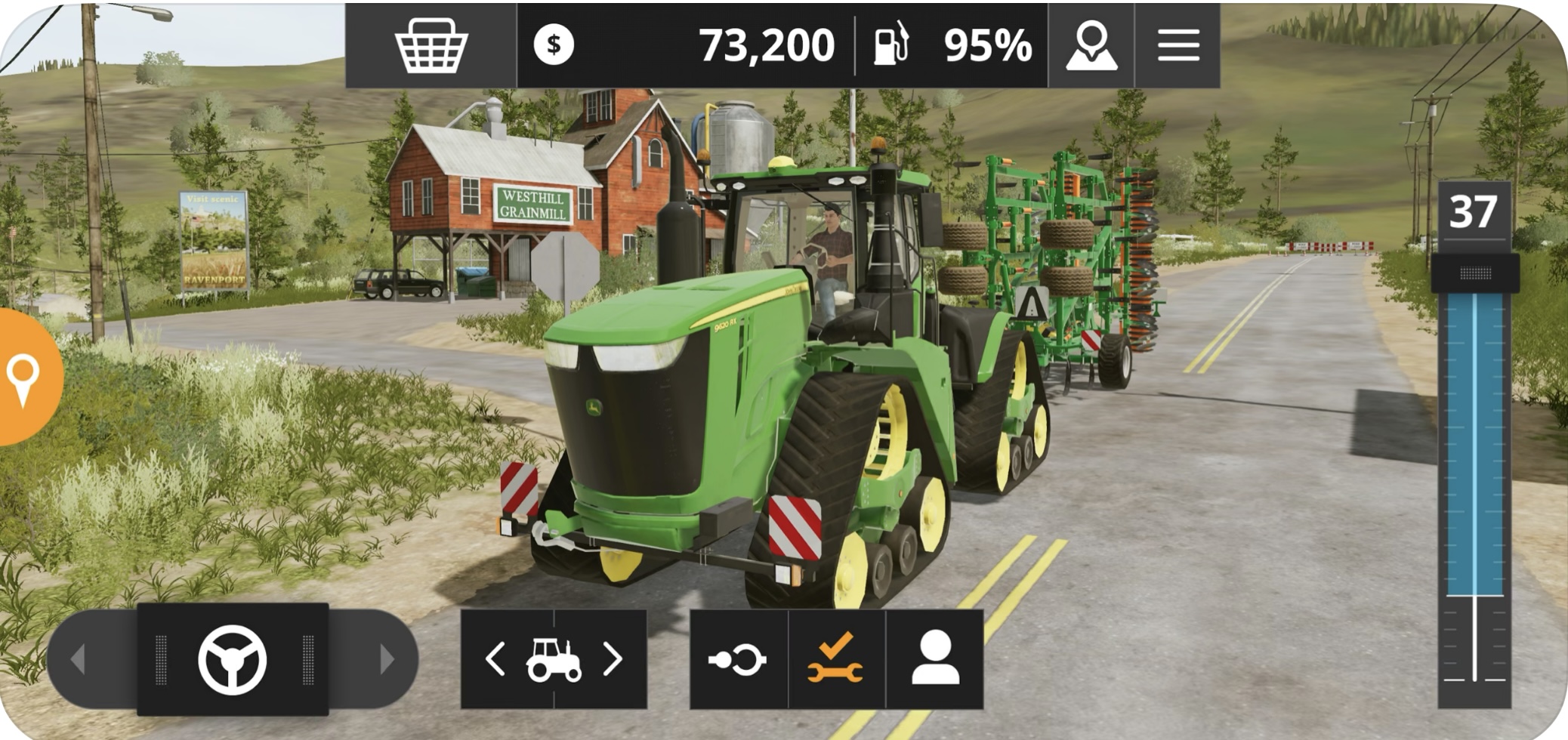The width and height of the screenshot is (1568, 740).
Task: Steer left with the left arrow
Action: click(79, 659)
